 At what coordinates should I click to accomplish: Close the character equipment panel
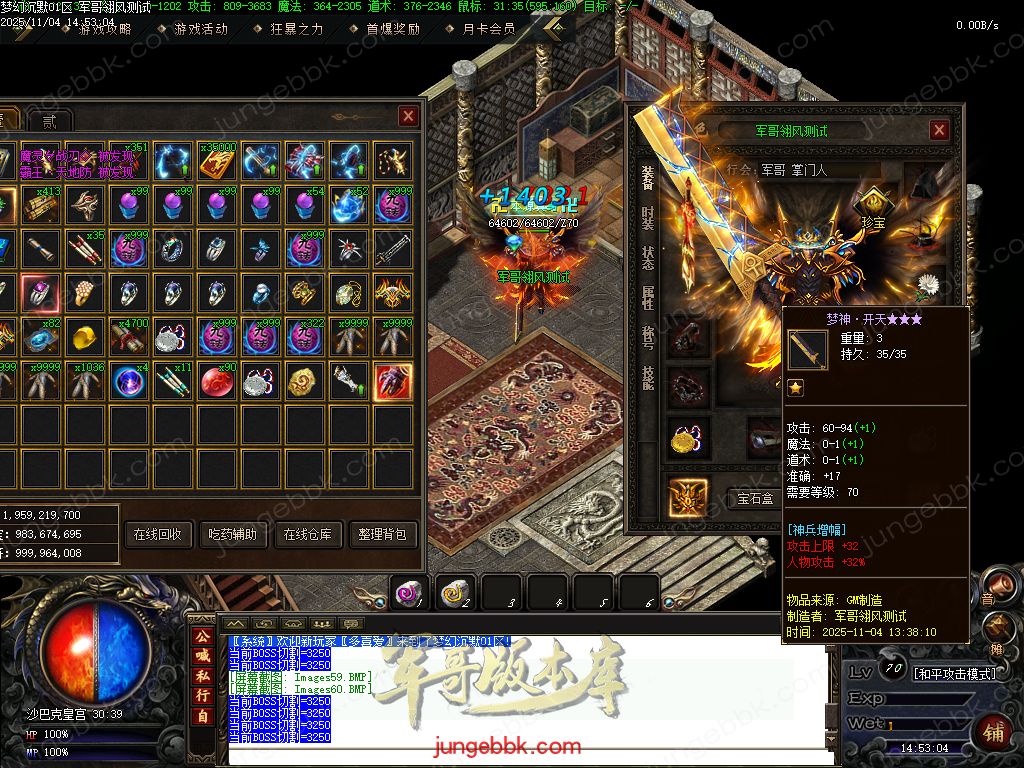[939, 130]
